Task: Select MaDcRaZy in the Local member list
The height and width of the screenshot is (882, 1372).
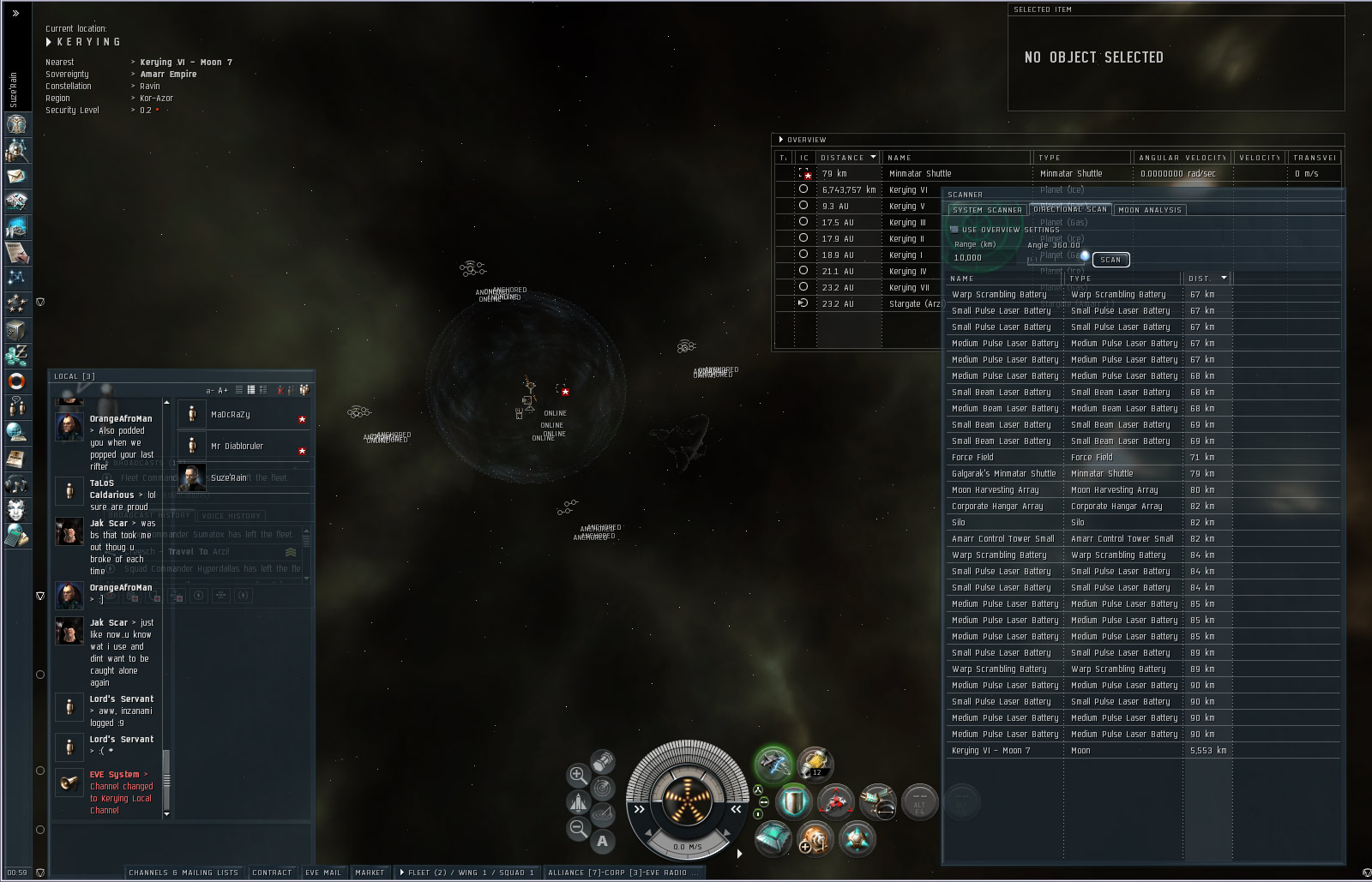Action: [x=231, y=415]
